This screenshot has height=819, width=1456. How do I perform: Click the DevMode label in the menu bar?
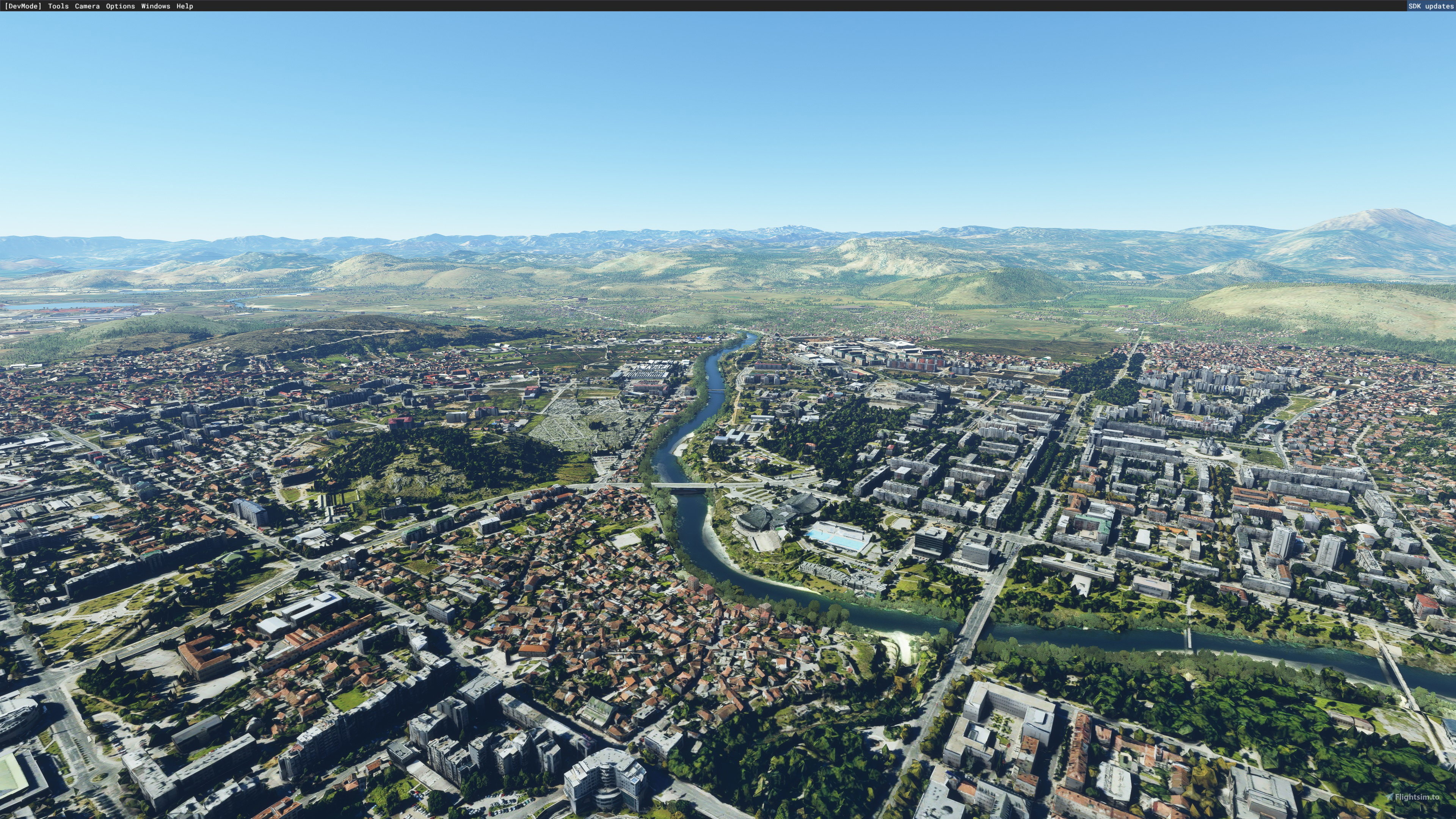(x=23, y=6)
